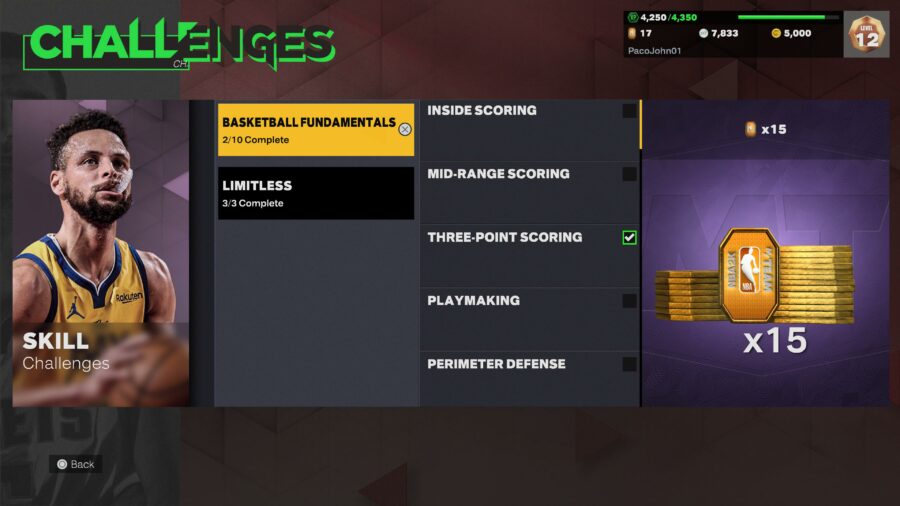Screen dimensions: 900x506
Task: Select the Basketball Fundamentals challenge group
Action: click(315, 130)
